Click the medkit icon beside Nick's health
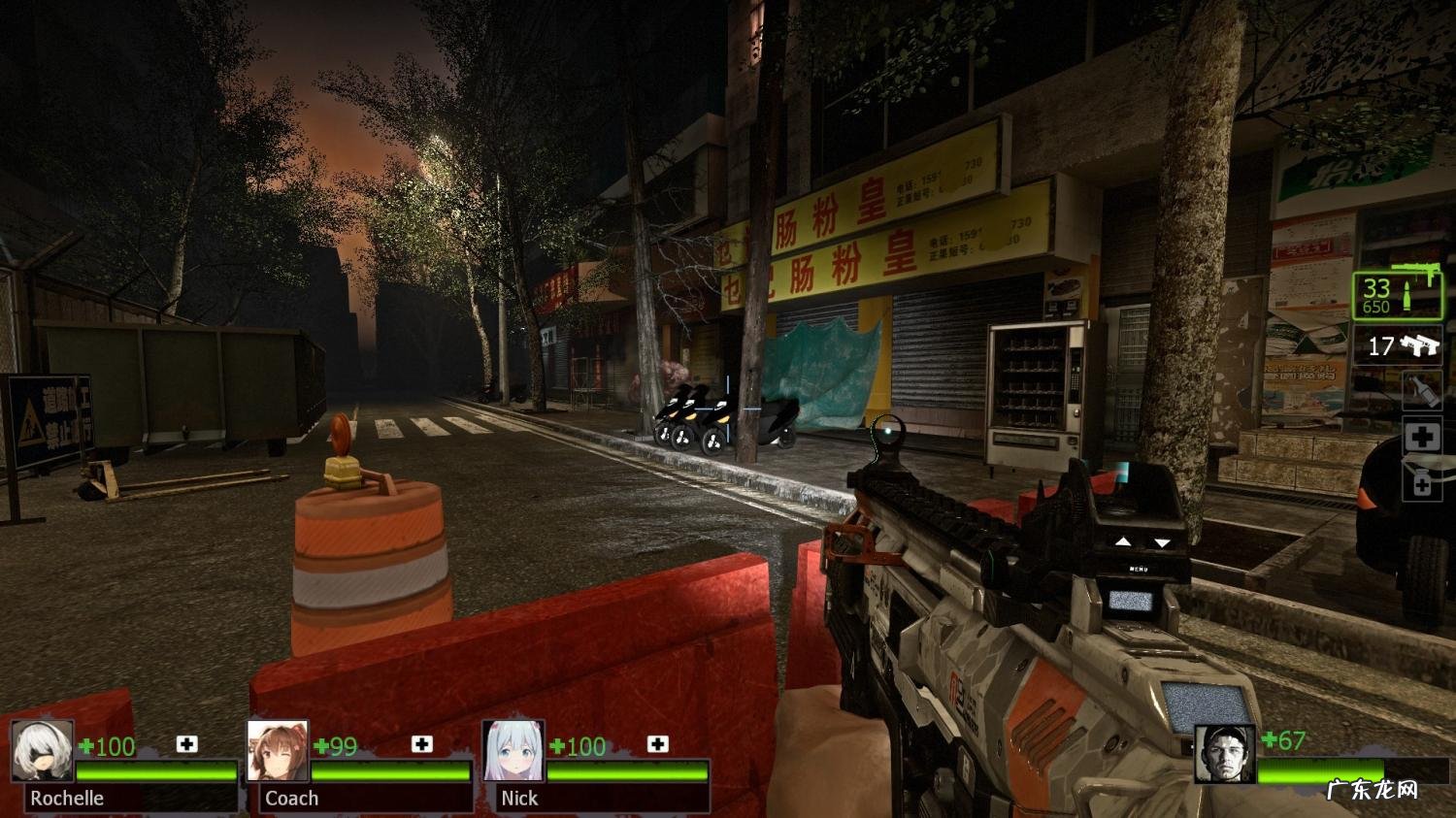The height and width of the screenshot is (818, 1456). click(x=657, y=744)
